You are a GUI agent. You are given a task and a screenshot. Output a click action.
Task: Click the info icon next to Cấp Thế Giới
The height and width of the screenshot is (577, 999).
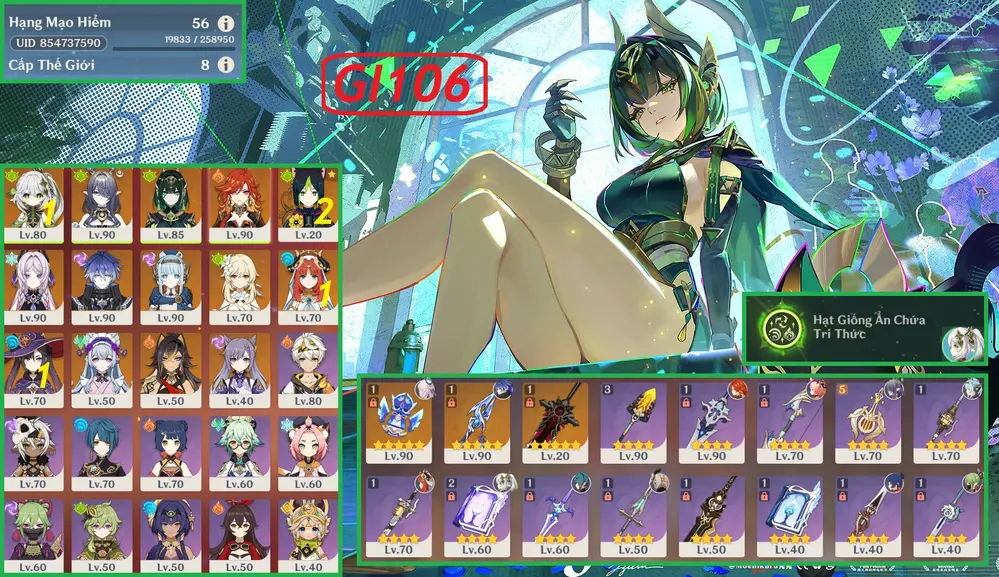point(226,65)
